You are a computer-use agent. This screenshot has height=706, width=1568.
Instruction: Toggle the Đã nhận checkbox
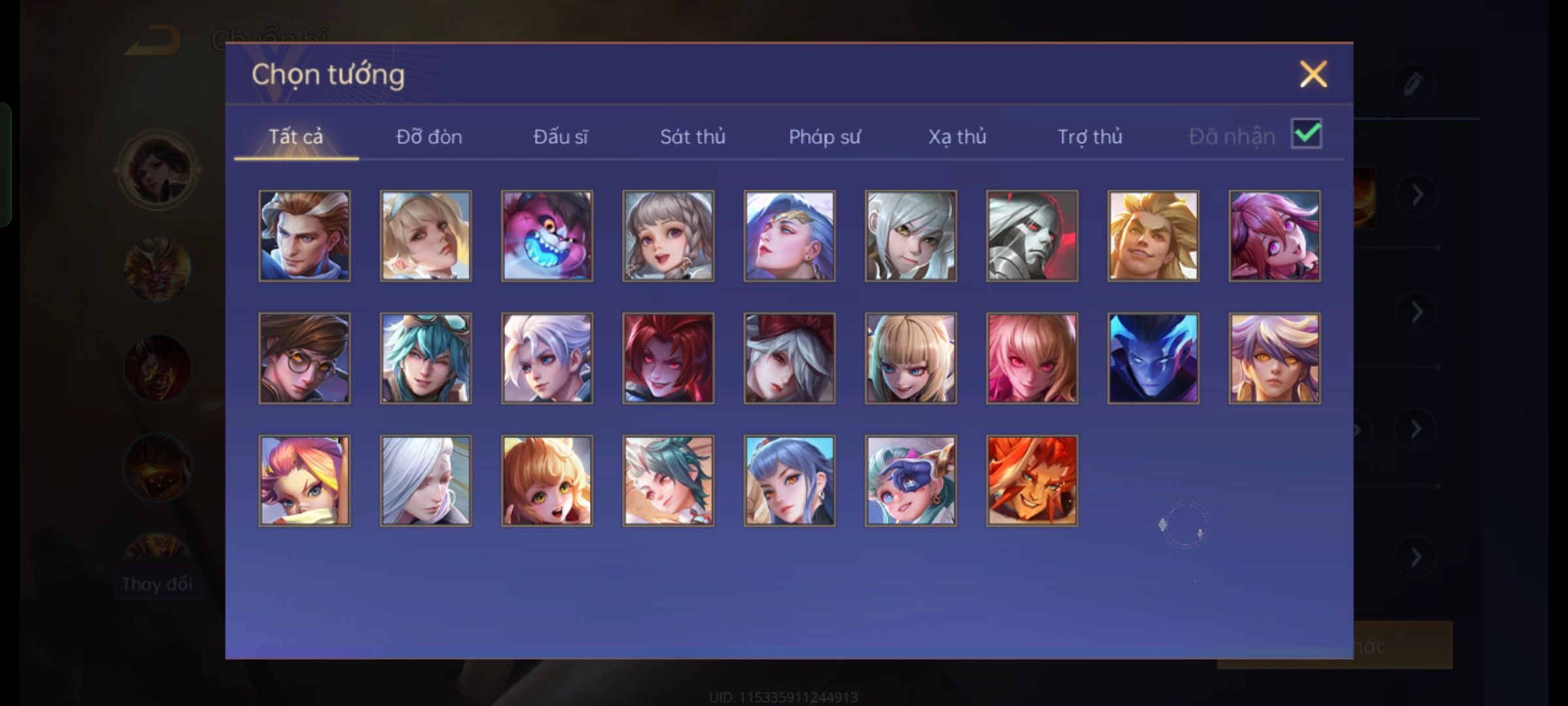tap(1306, 134)
